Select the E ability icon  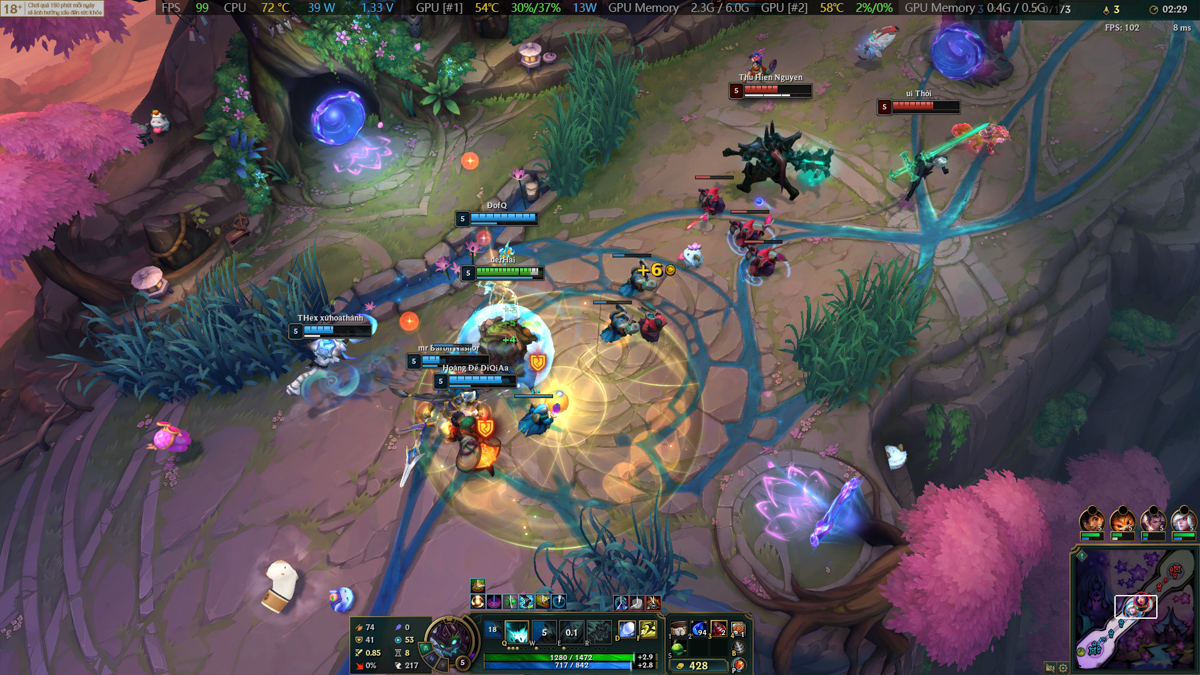pos(571,632)
